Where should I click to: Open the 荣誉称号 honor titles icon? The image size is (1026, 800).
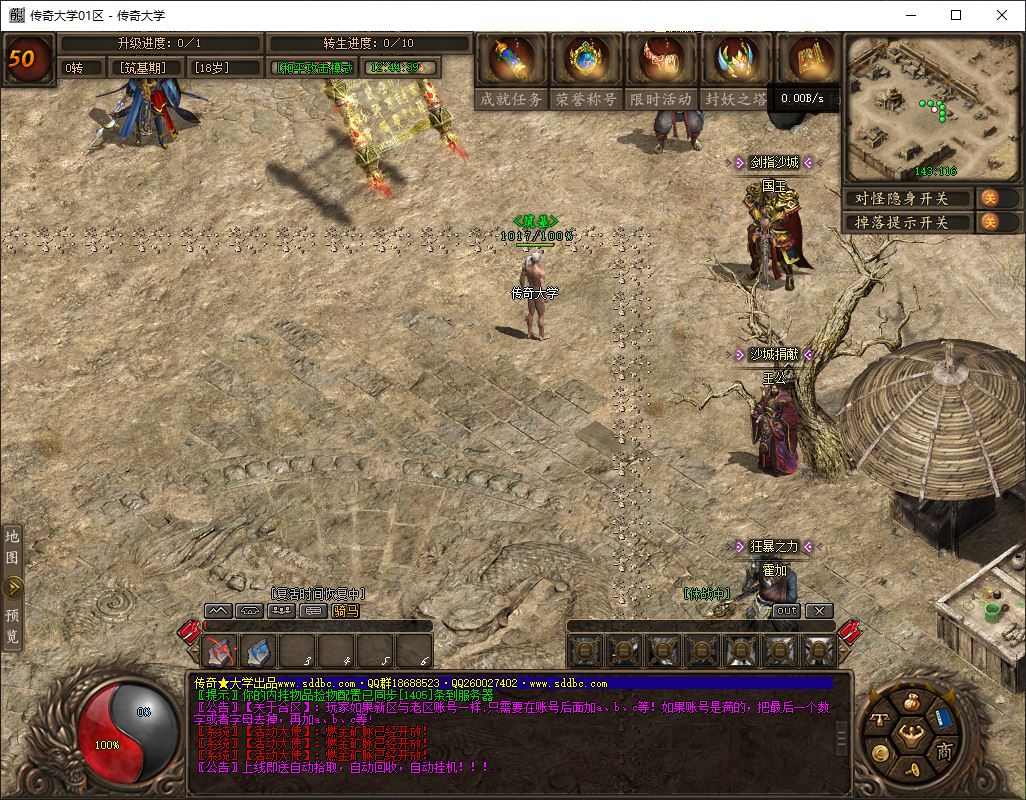586,61
